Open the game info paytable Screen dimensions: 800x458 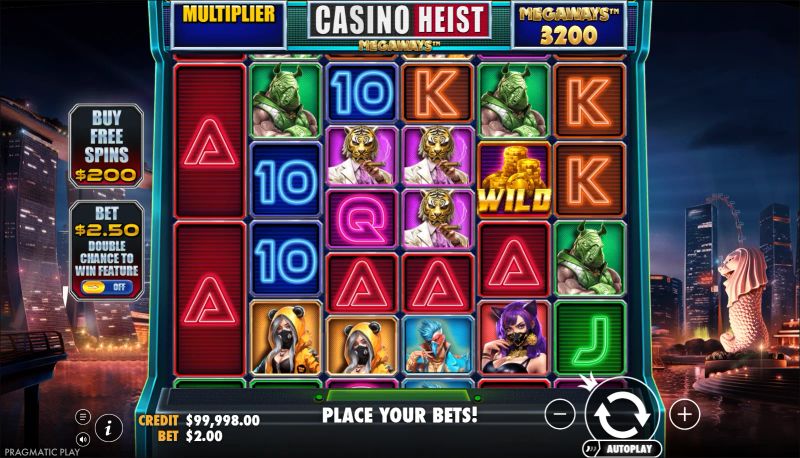coord(109,427)
